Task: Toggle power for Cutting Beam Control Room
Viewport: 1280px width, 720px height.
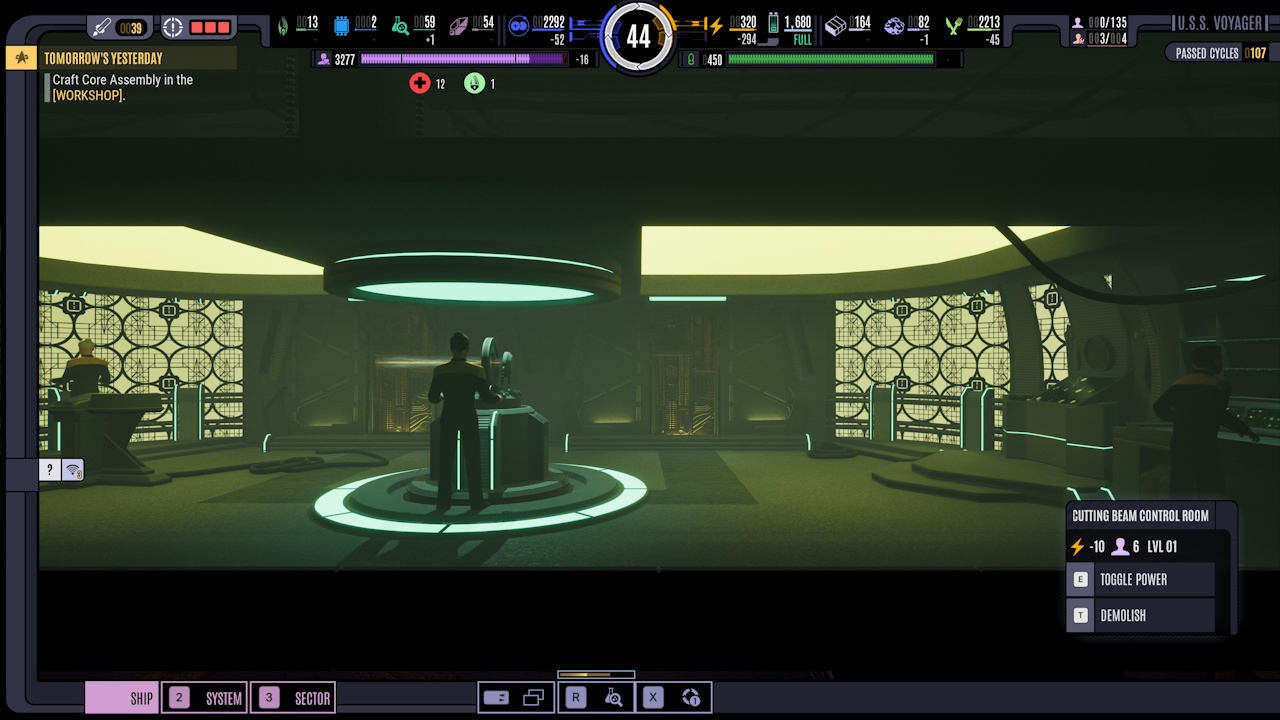Action: coord(1149,578)
